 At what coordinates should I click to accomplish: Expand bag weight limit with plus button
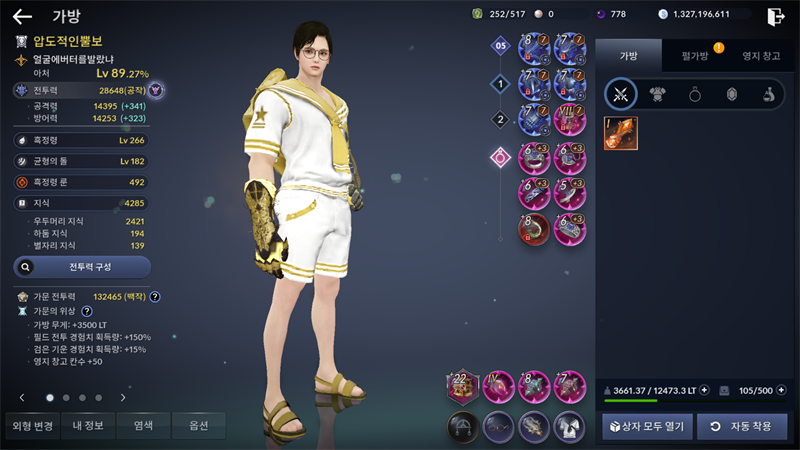coord(704,390)
